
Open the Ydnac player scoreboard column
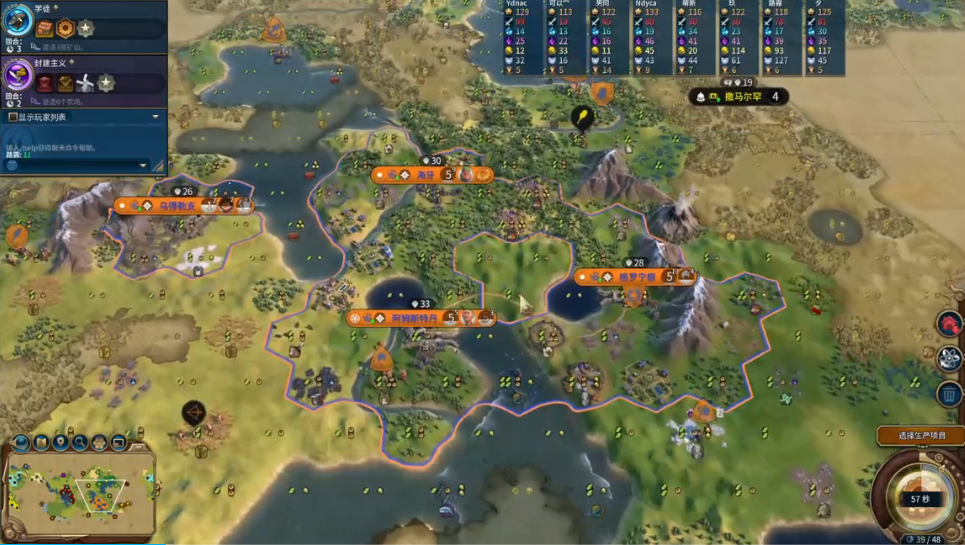pos(520,38)
